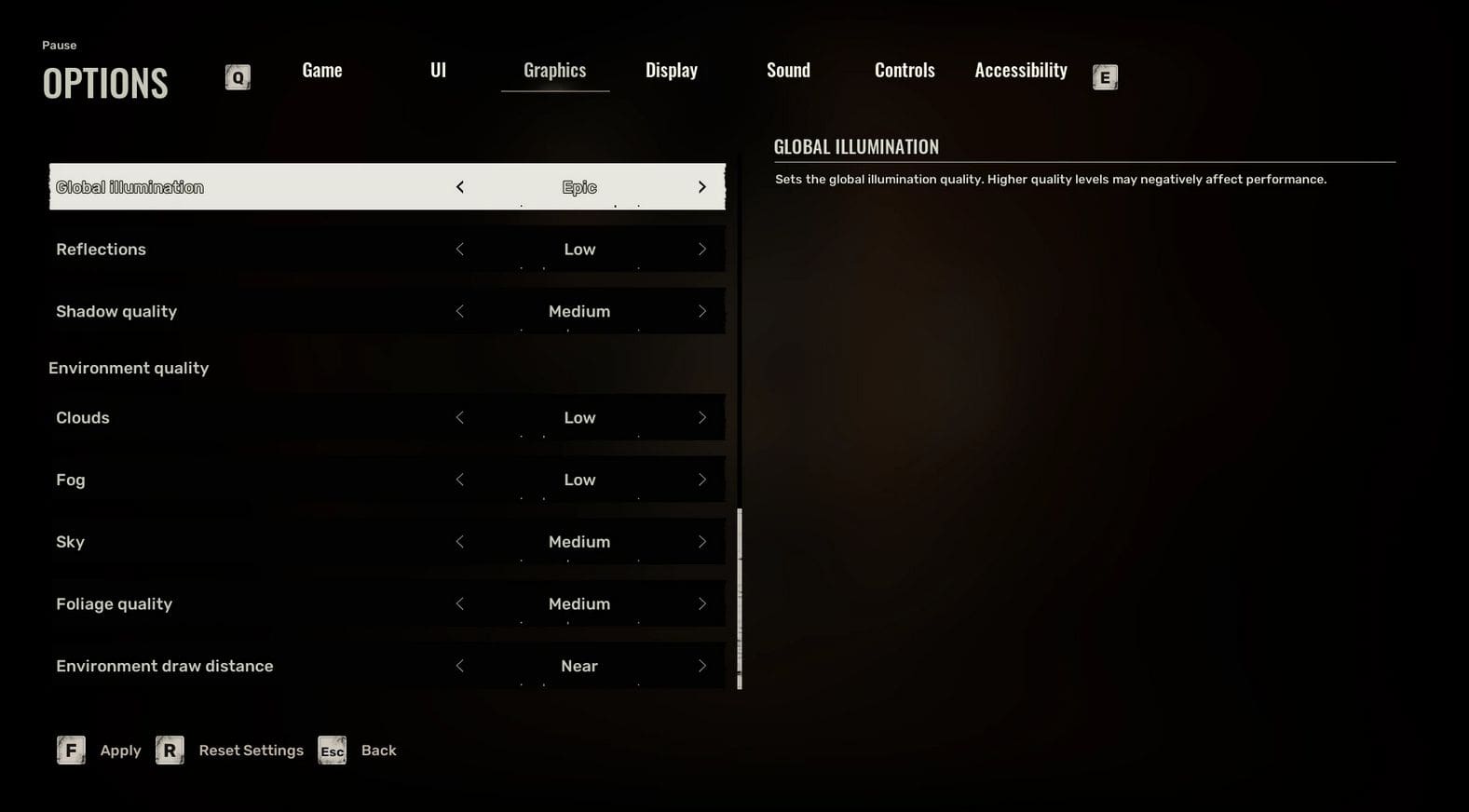This screenshot has height=812, width=1469.
Task: Lower Global illumination with left arrow
Action: (x=459, y=187)
